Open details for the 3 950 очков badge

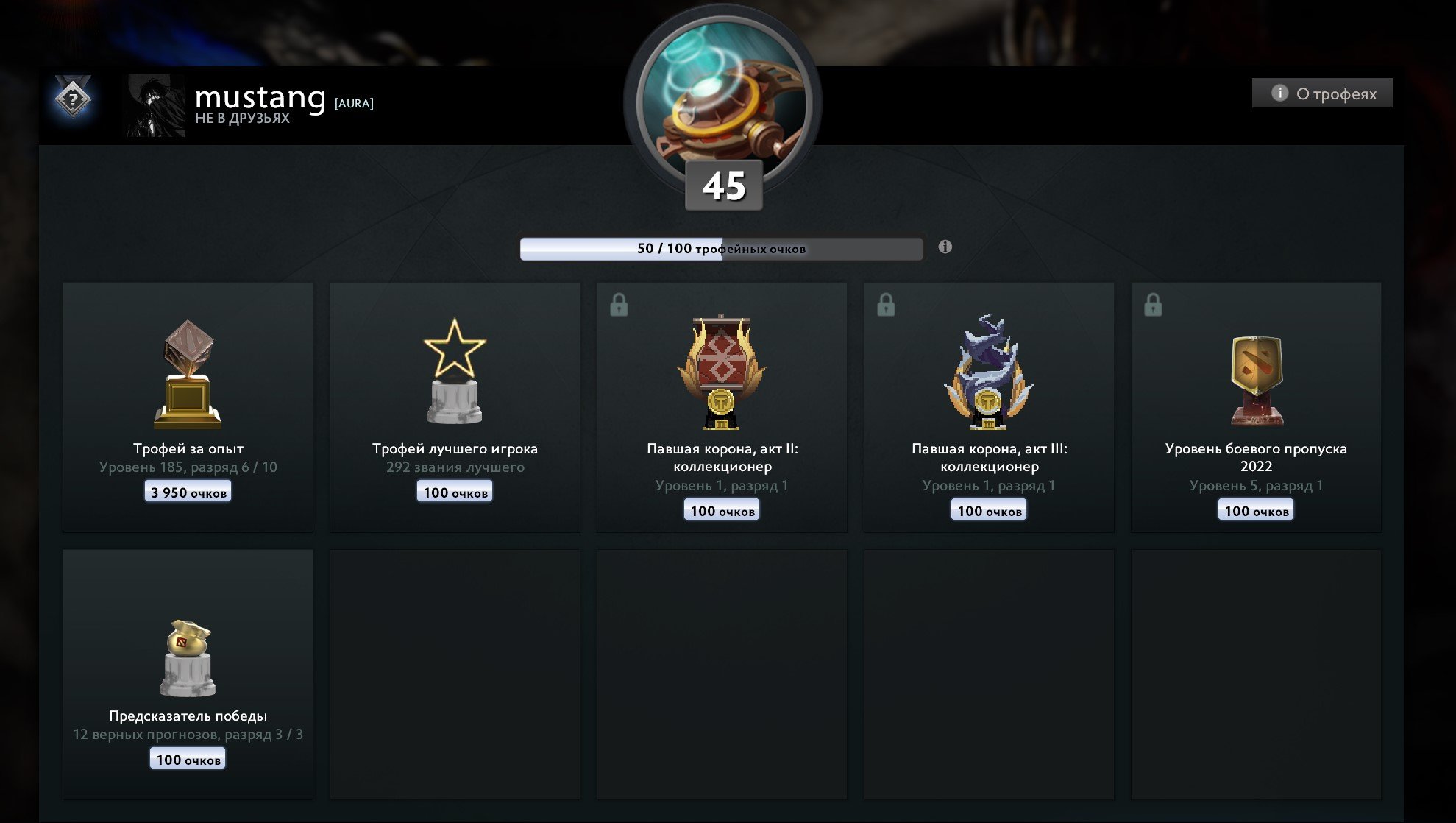[x=186, y=490]
